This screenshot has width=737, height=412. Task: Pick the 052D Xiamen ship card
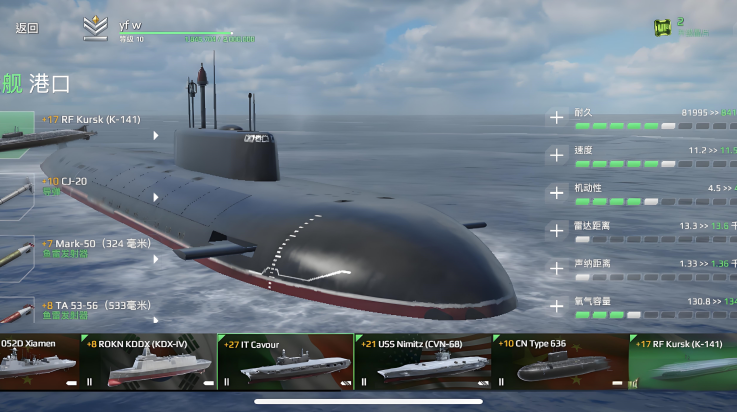click(40, 362)
